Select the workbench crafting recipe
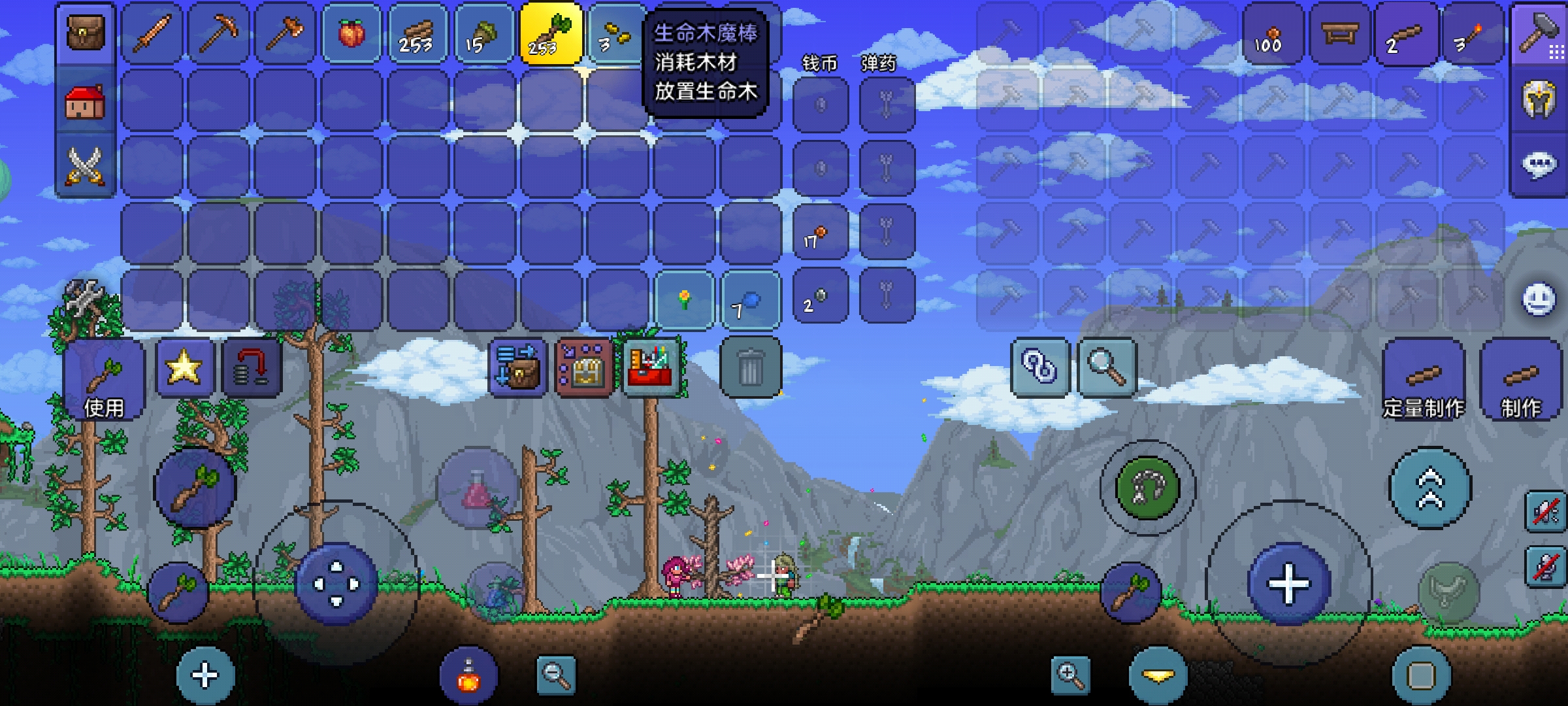The width and height of the screenshot is (1568, 706). pos(1340,33)
